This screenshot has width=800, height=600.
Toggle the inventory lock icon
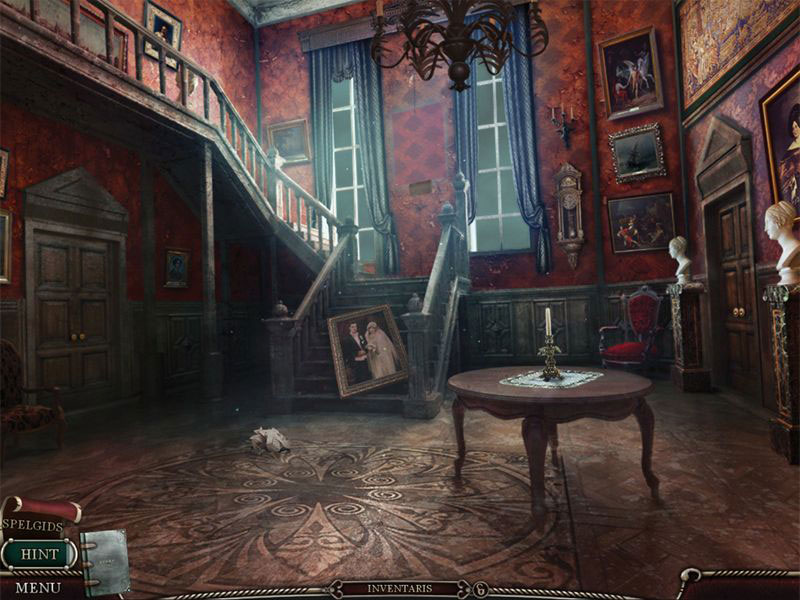pos(481,589)
